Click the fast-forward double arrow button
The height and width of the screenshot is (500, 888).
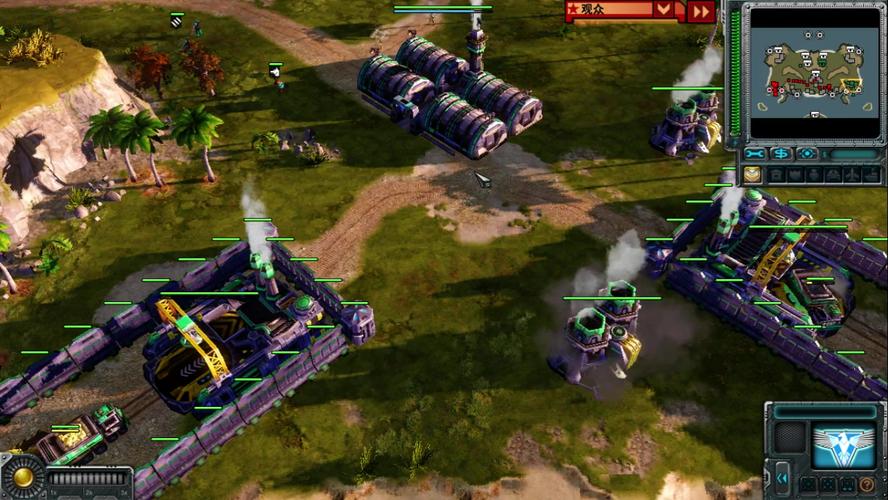[x=702, y=11]
